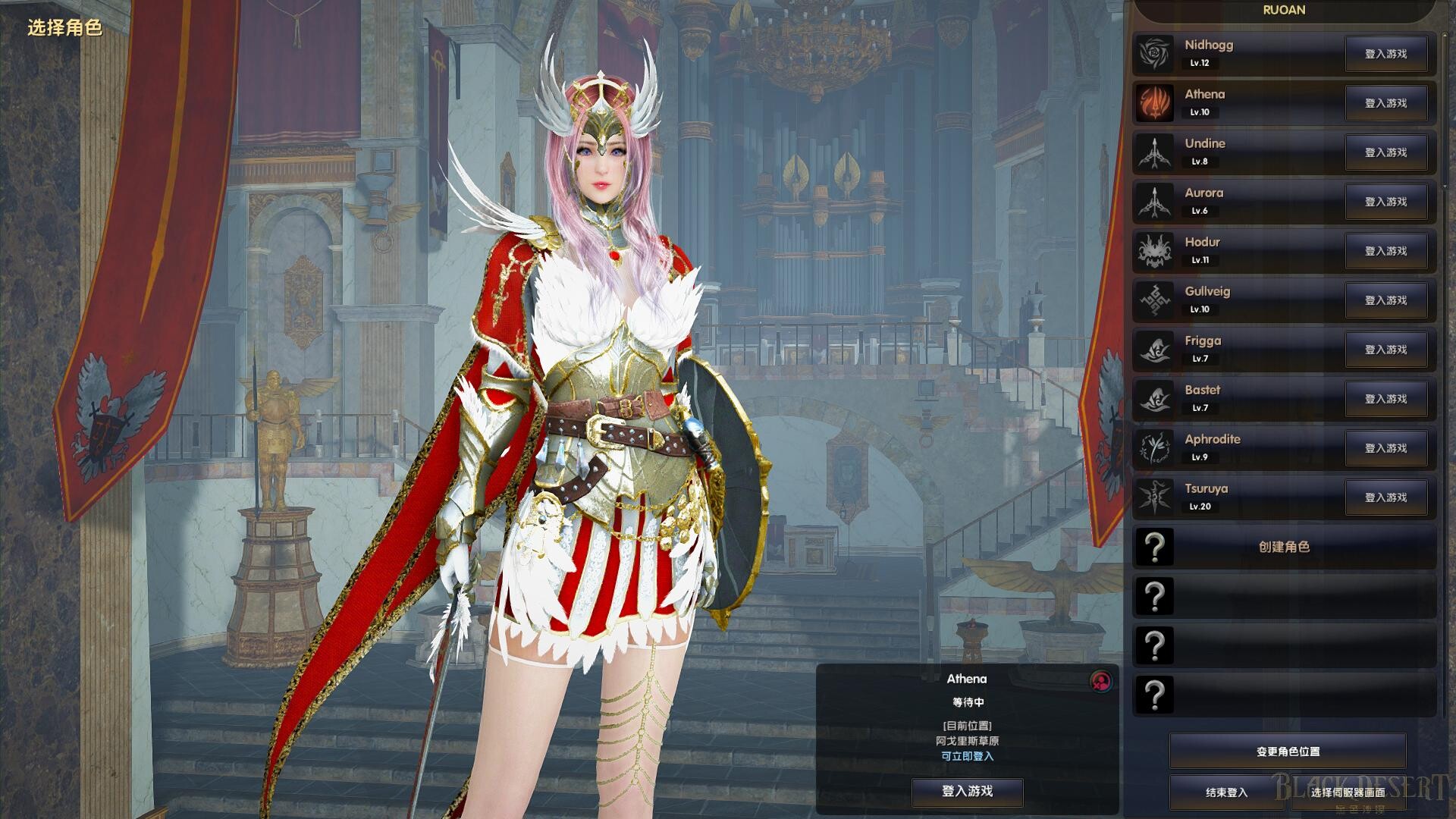Open 变更角色位置 to reorder characters
This screenshot has height=819, width=1456.
[x=1288, y=752]
